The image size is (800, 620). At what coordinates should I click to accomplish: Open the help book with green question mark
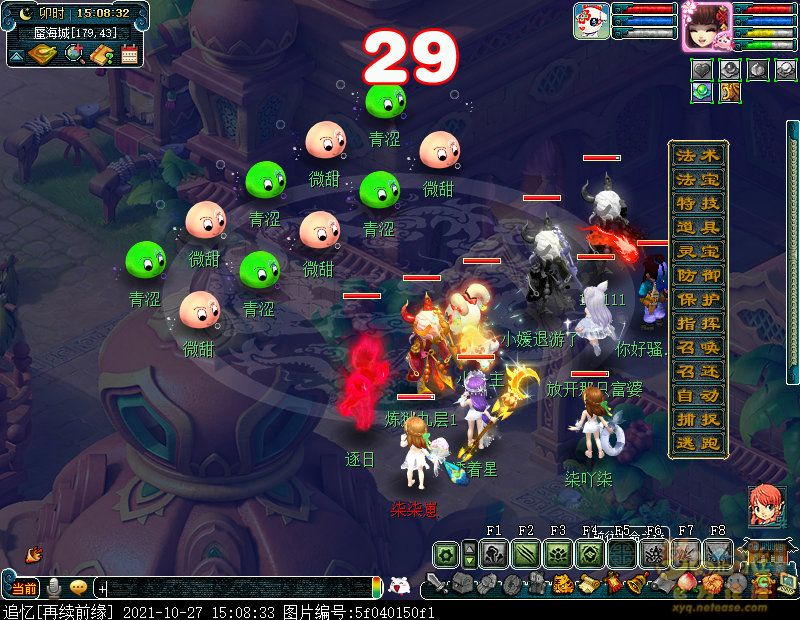coord(101,55)
